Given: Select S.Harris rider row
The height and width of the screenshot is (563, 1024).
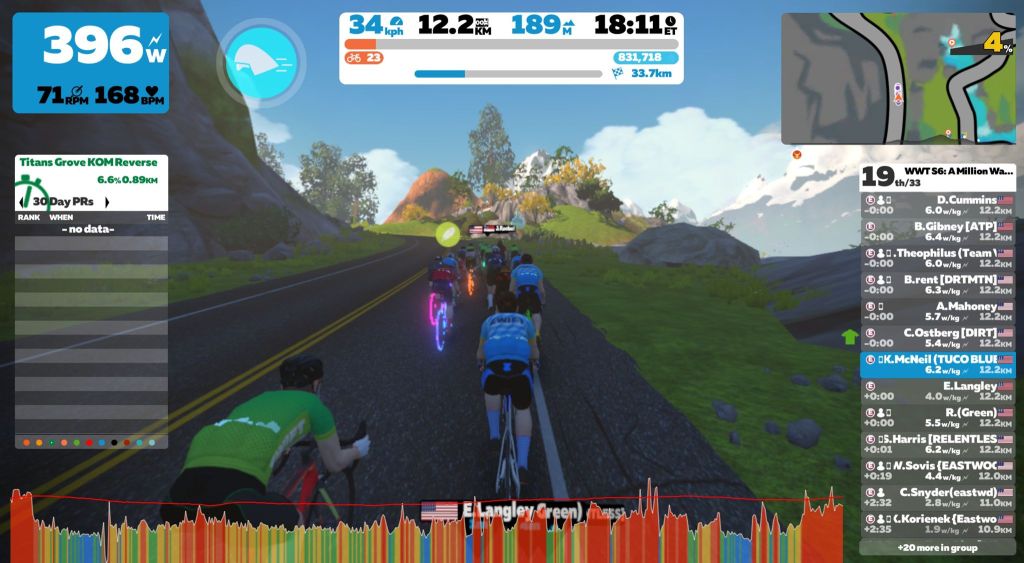Looking at the screenshot, I should coord(938,444).
